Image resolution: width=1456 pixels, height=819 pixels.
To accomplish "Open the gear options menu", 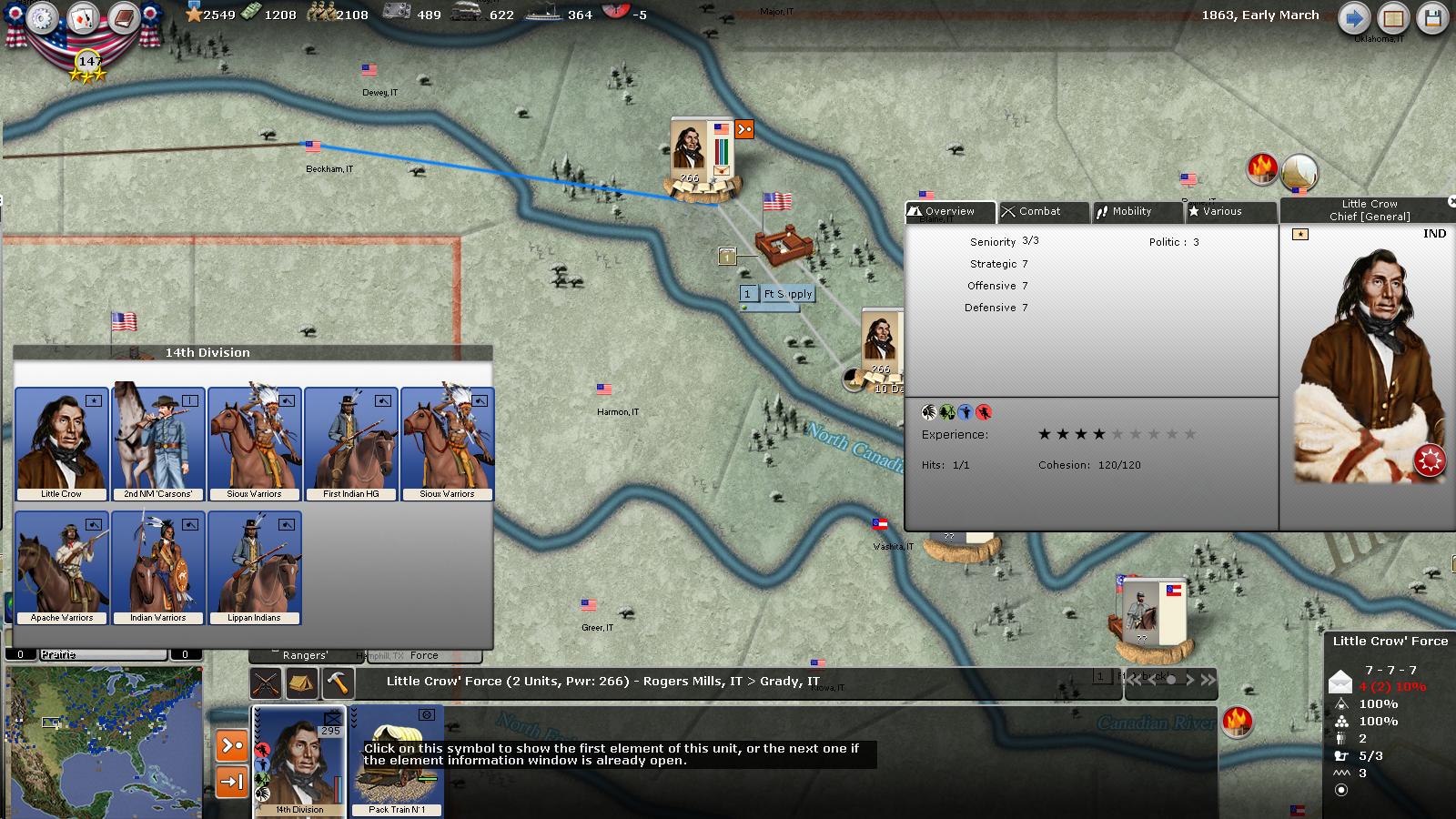I will coord(42,18).
